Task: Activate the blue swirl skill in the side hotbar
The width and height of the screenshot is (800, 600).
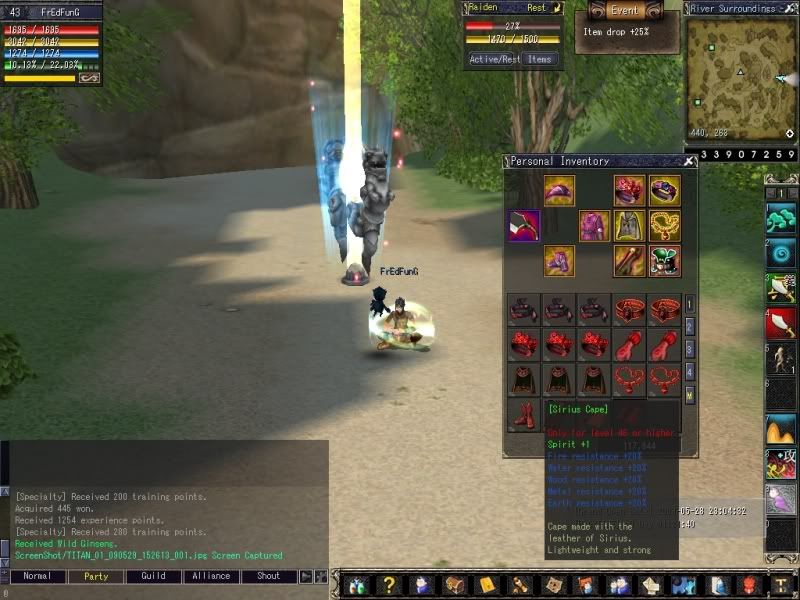Action: (x=781, y=253)
